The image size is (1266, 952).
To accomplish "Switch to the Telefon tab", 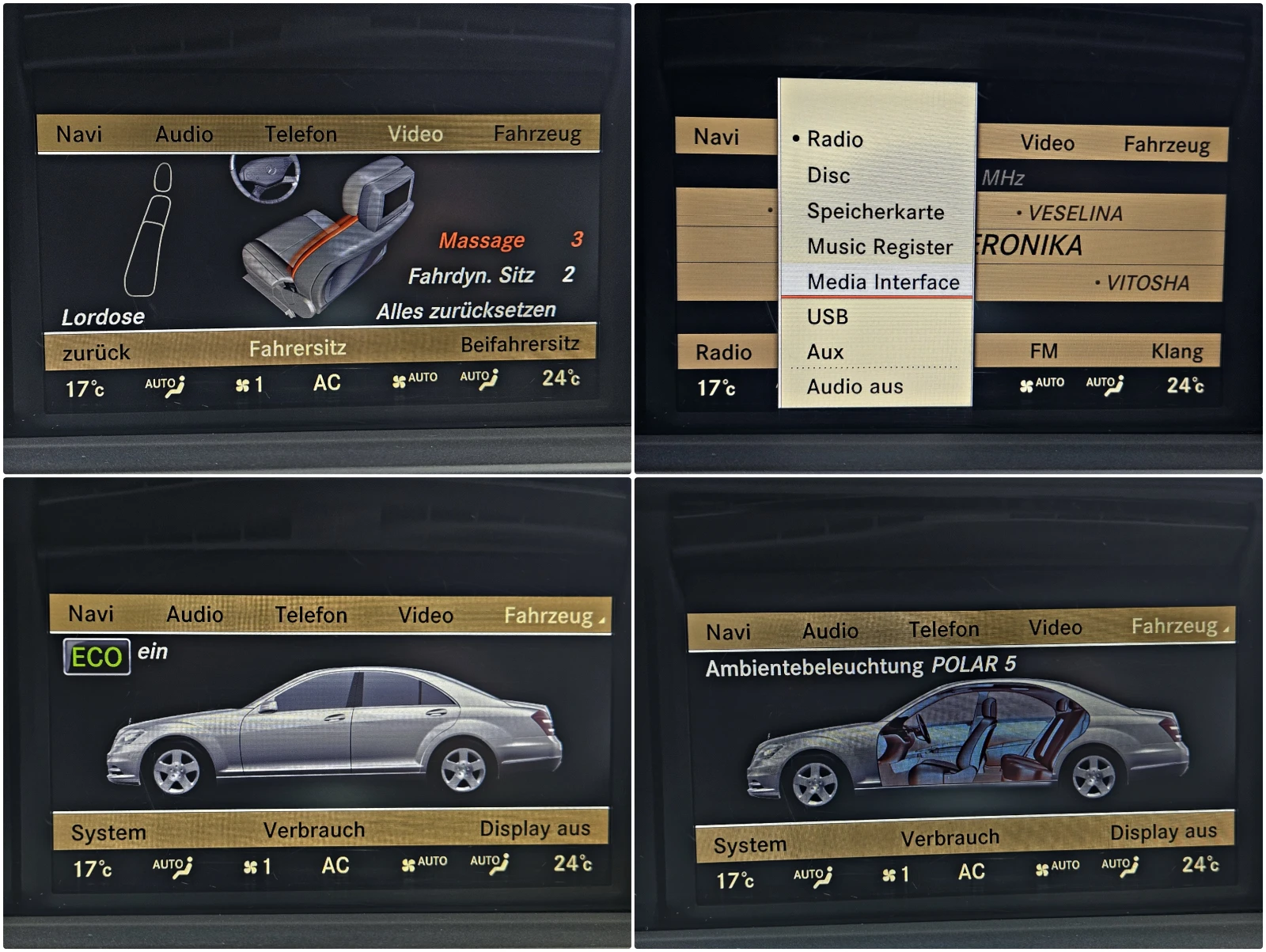I will coord(303,134).
